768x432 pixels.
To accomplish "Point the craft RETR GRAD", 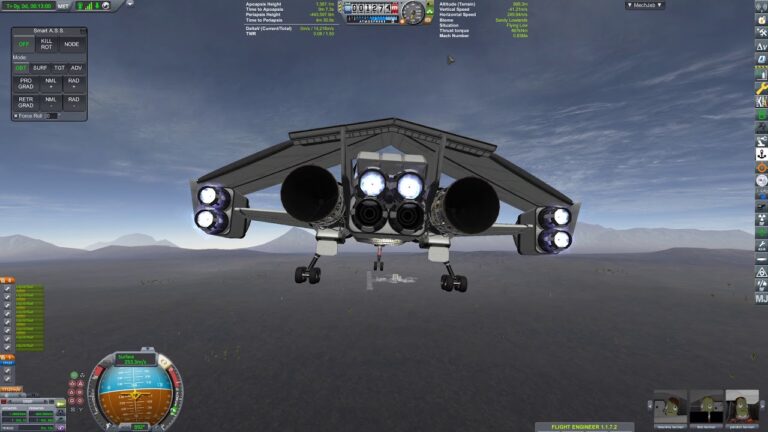I will [x=25, y=102].
